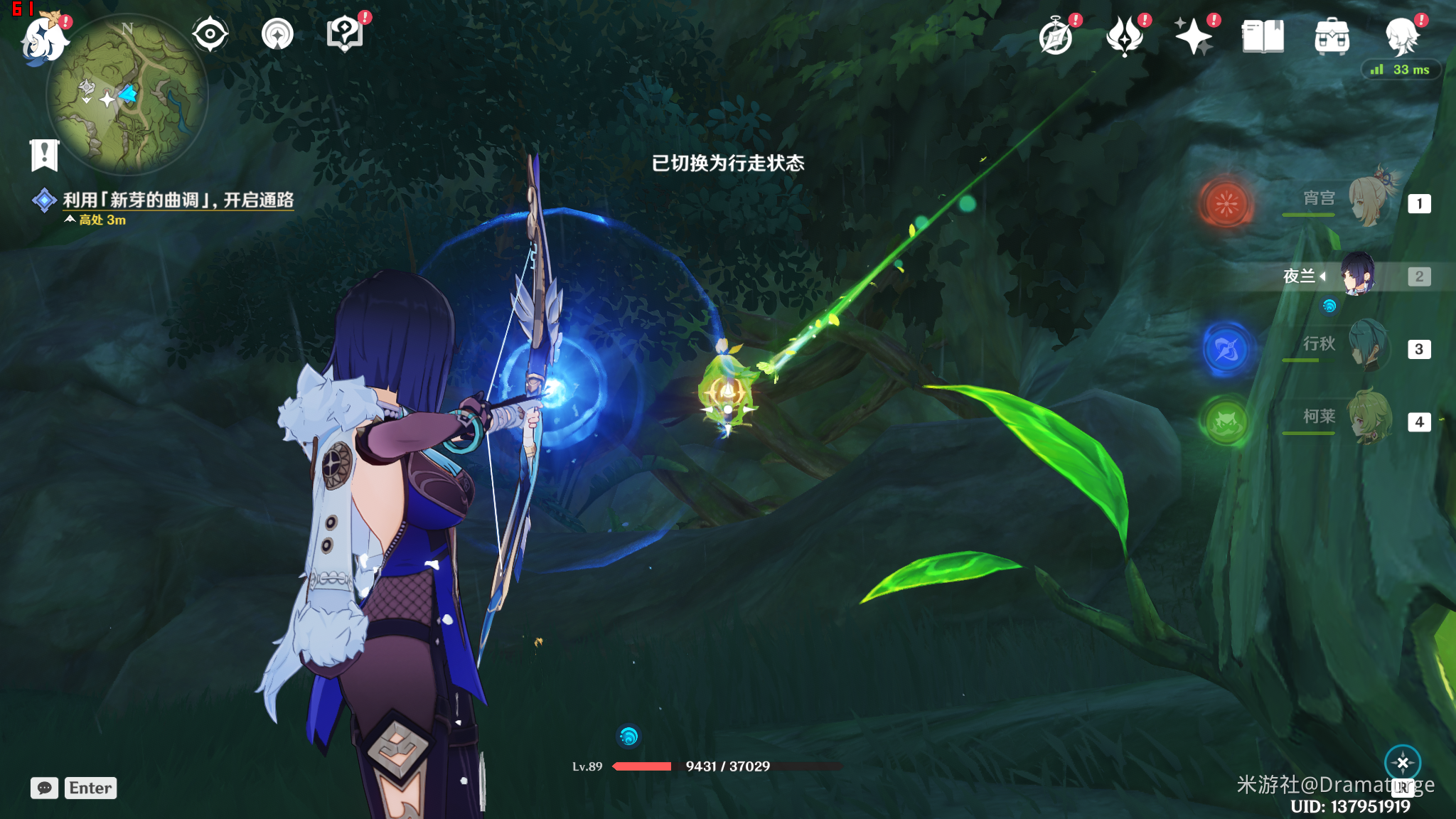The image size is (1456, 819).
Task: Open the wish star icon
Action: [x=1194, y=37]
